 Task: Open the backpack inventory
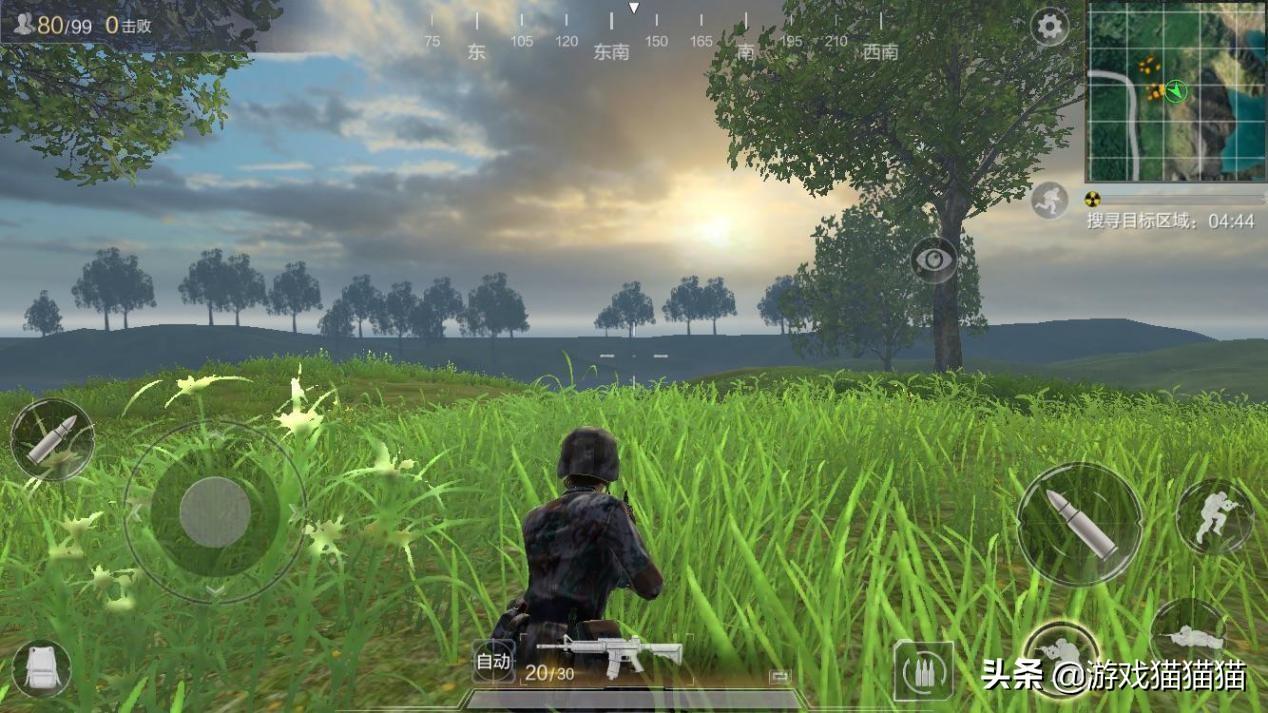tap(42, 668)
